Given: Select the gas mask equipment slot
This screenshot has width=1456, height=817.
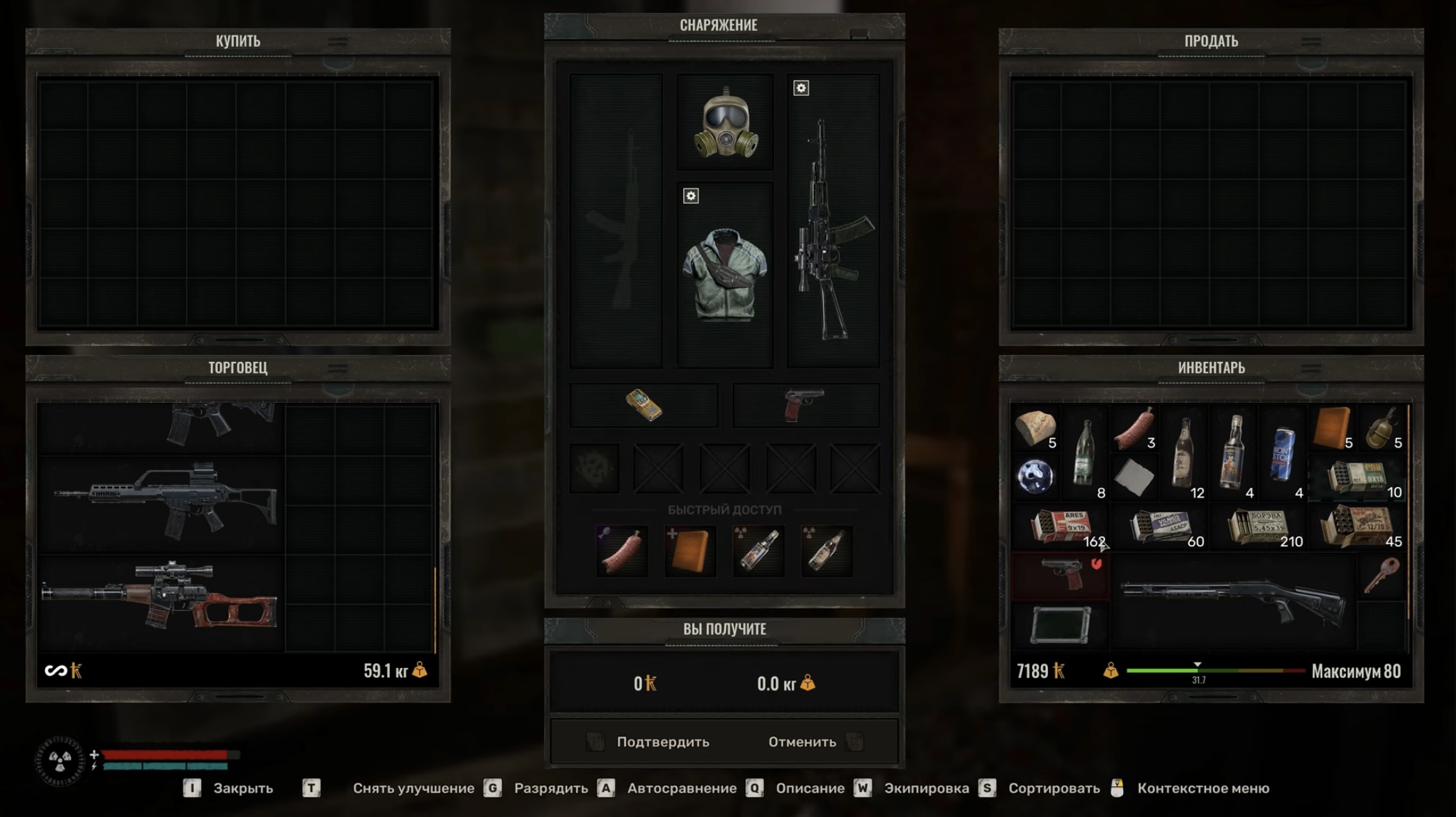Looking at the screenshot, I should pos(725,123).
